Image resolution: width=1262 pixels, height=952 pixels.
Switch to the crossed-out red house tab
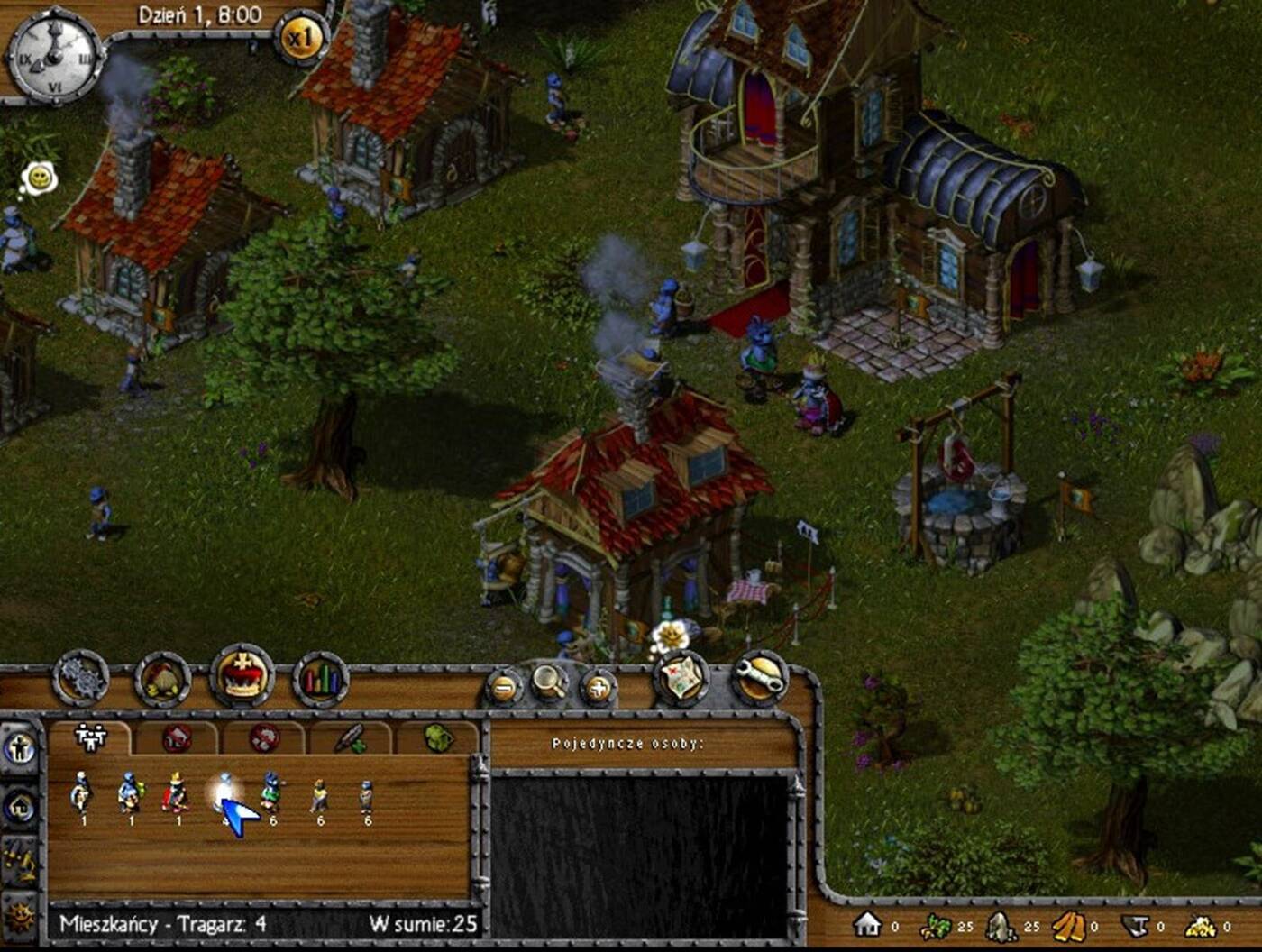point(177,739)
